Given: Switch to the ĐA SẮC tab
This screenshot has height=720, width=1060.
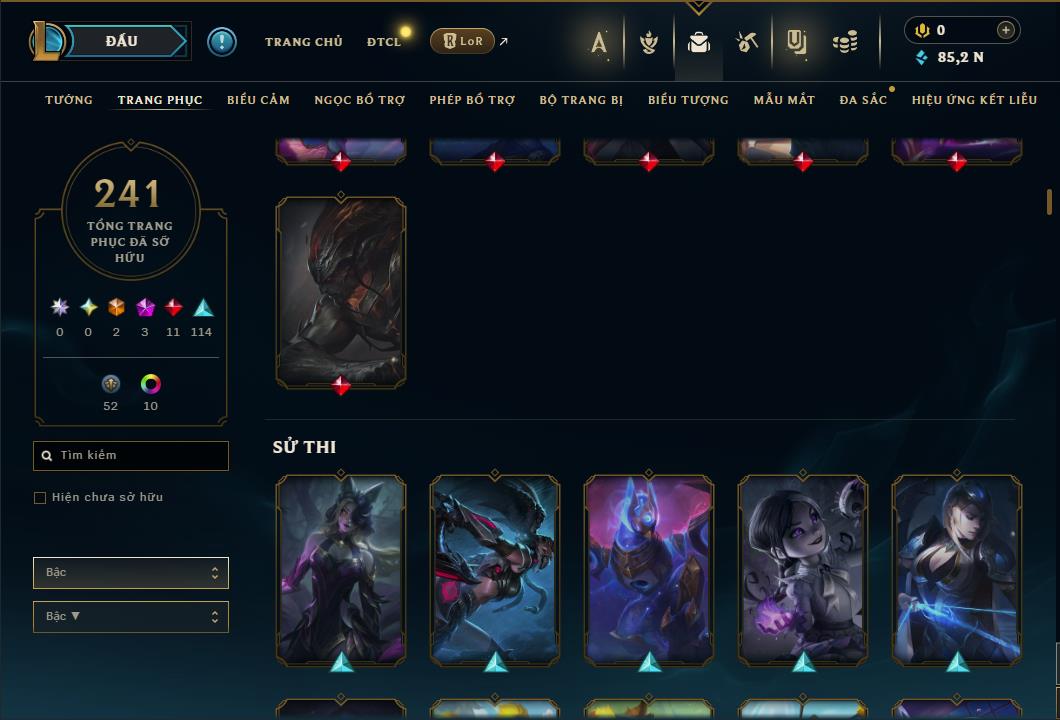Looking at the screenshot, I should coord(863,100).
